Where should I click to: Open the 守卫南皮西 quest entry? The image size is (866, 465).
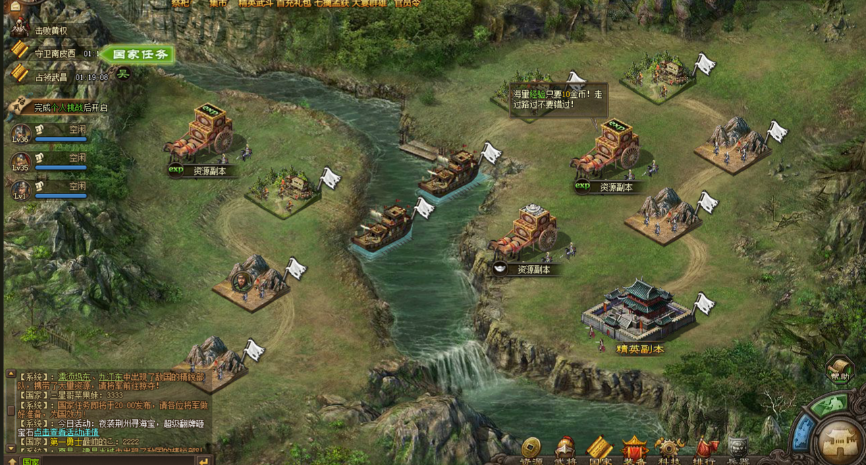click(57, 53)
